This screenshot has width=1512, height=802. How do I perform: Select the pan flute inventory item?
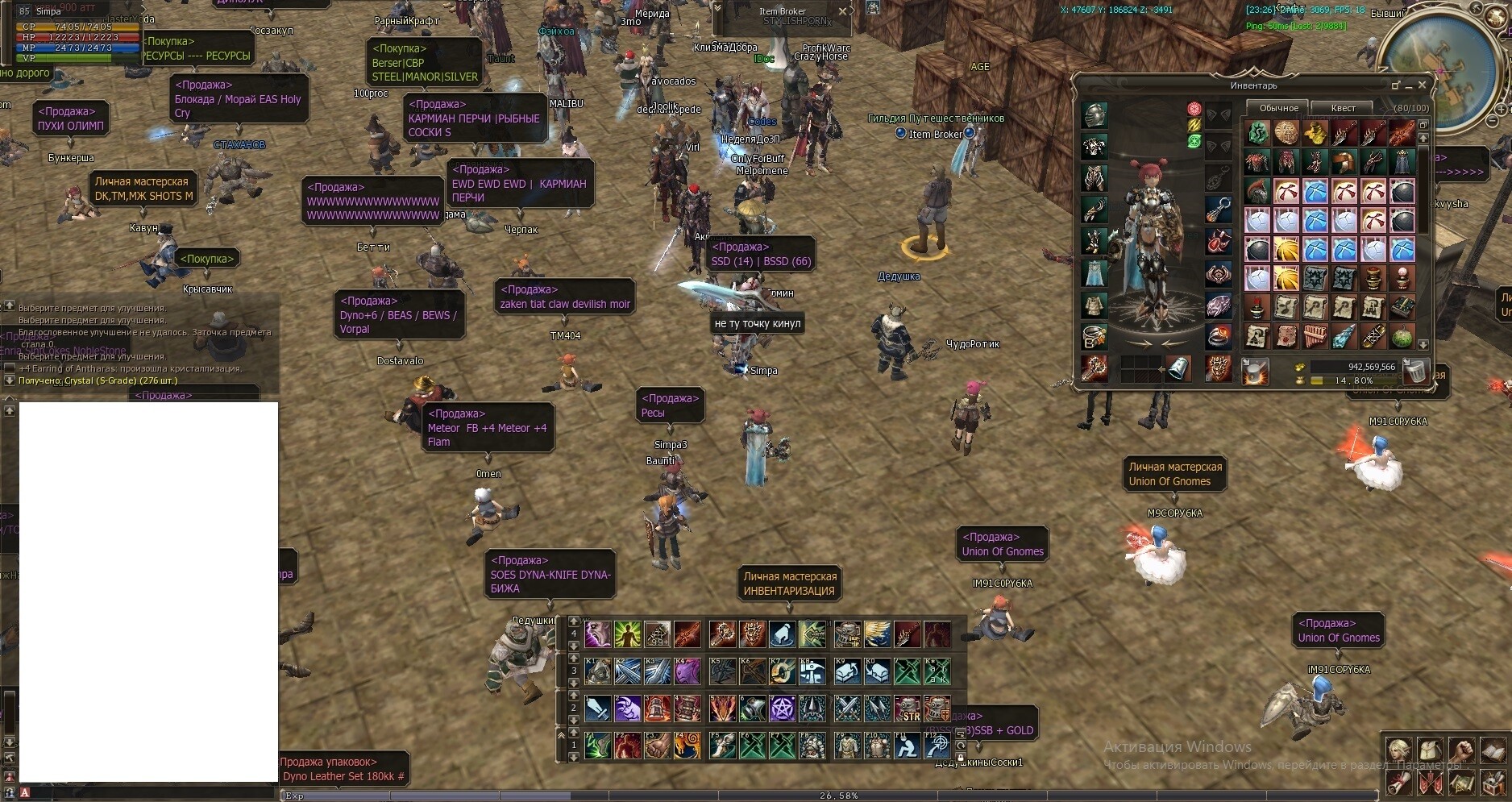(x=1315, y=336)
